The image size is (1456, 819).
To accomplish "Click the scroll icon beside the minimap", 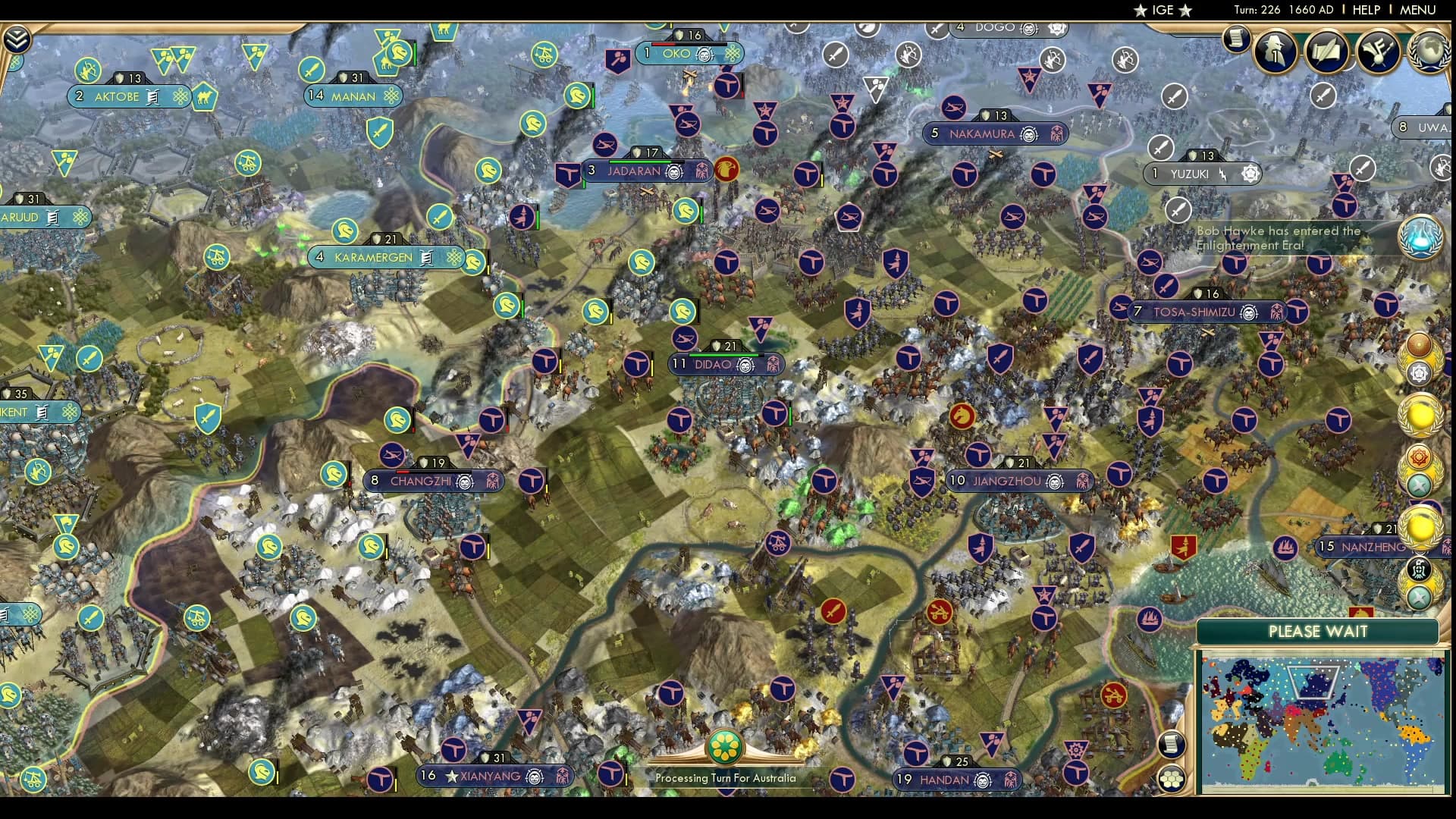I will [1172, 744].
